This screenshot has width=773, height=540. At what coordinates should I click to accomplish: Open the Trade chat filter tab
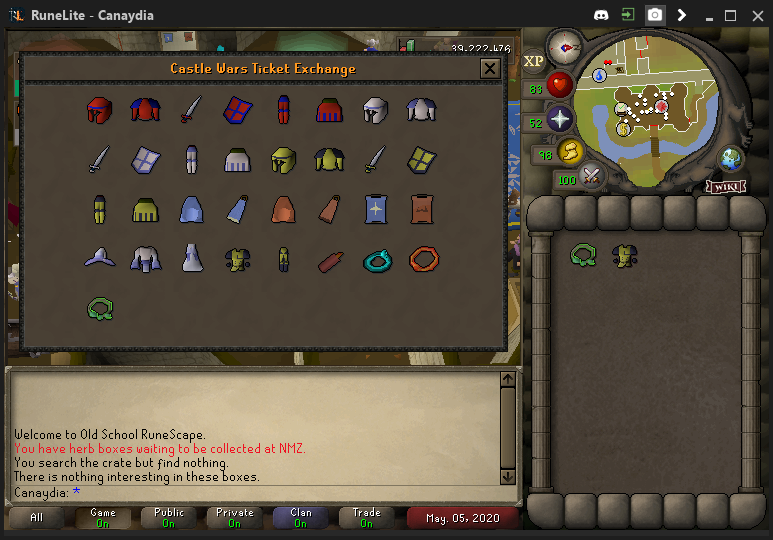pos(366,517)
